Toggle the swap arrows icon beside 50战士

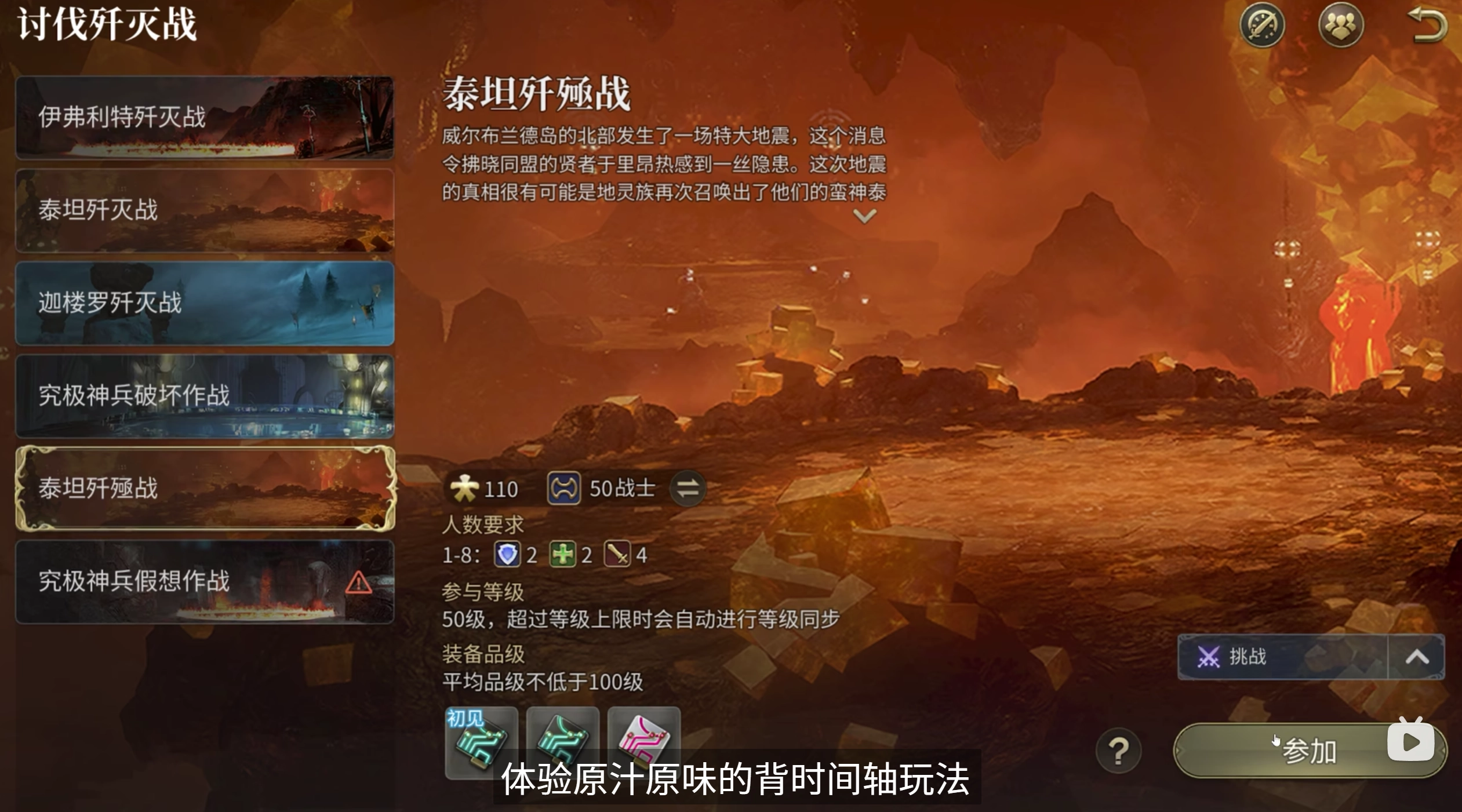click(x=687, y=487)
